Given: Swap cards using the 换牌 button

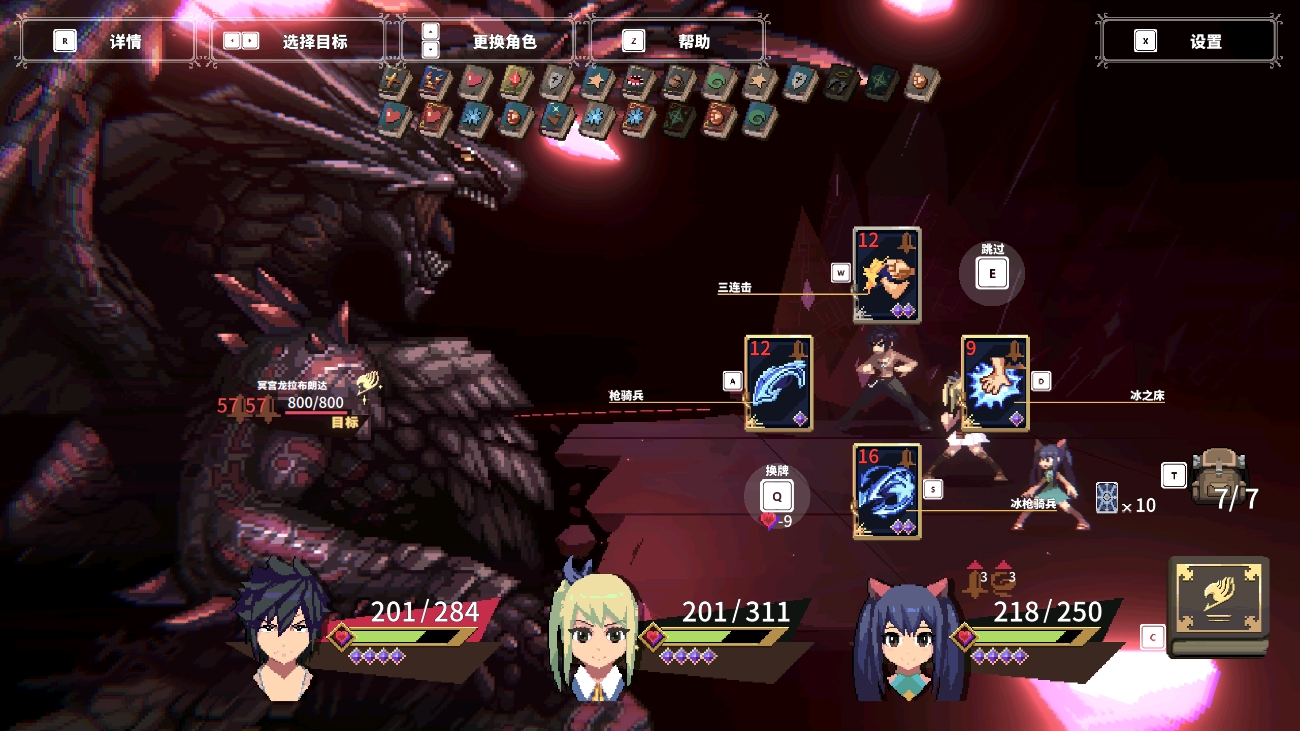Looking at the screenshot, I should click(x=776, y=496).
